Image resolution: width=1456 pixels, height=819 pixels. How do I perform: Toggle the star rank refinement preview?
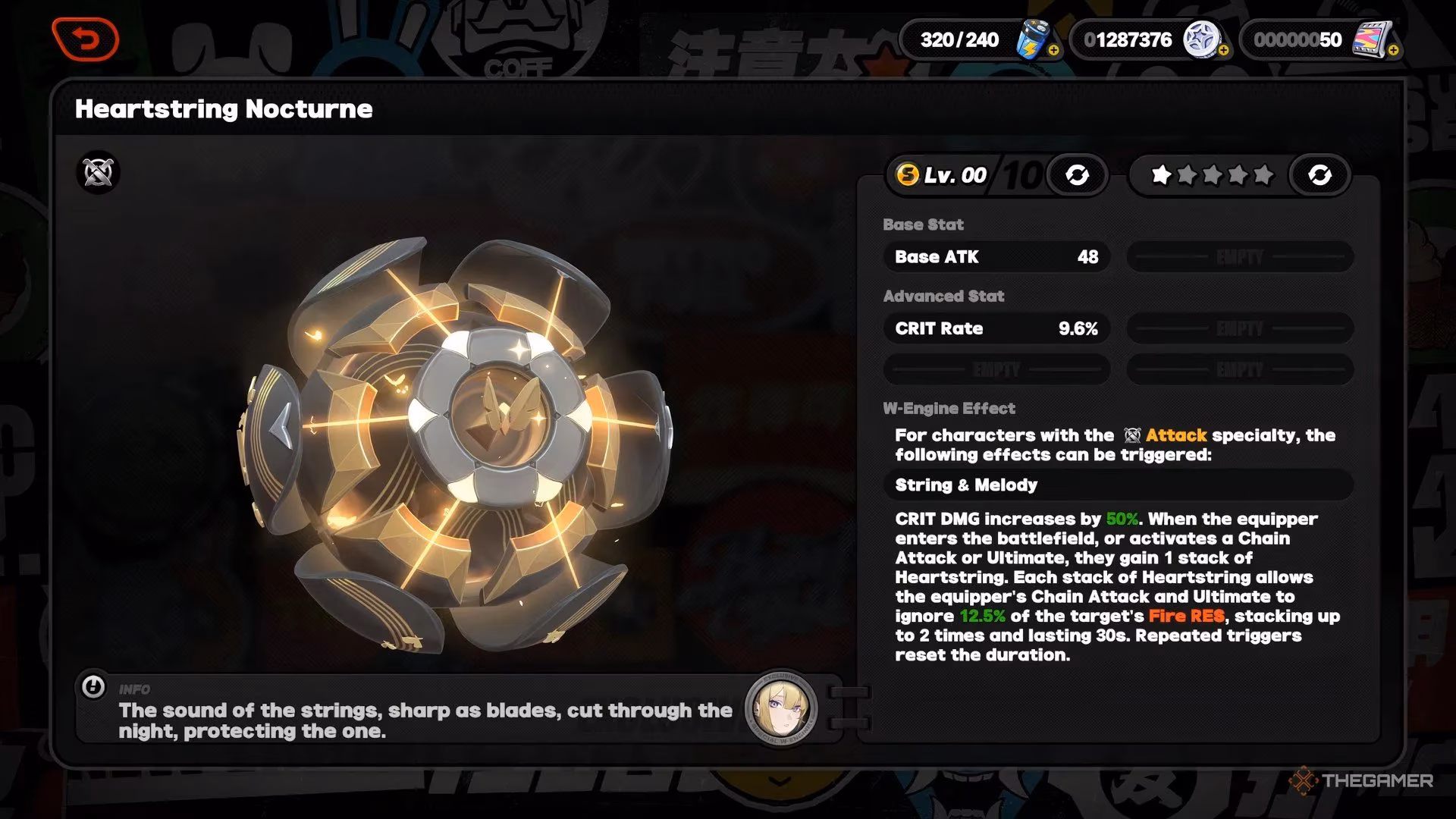tap(1319, 175)
